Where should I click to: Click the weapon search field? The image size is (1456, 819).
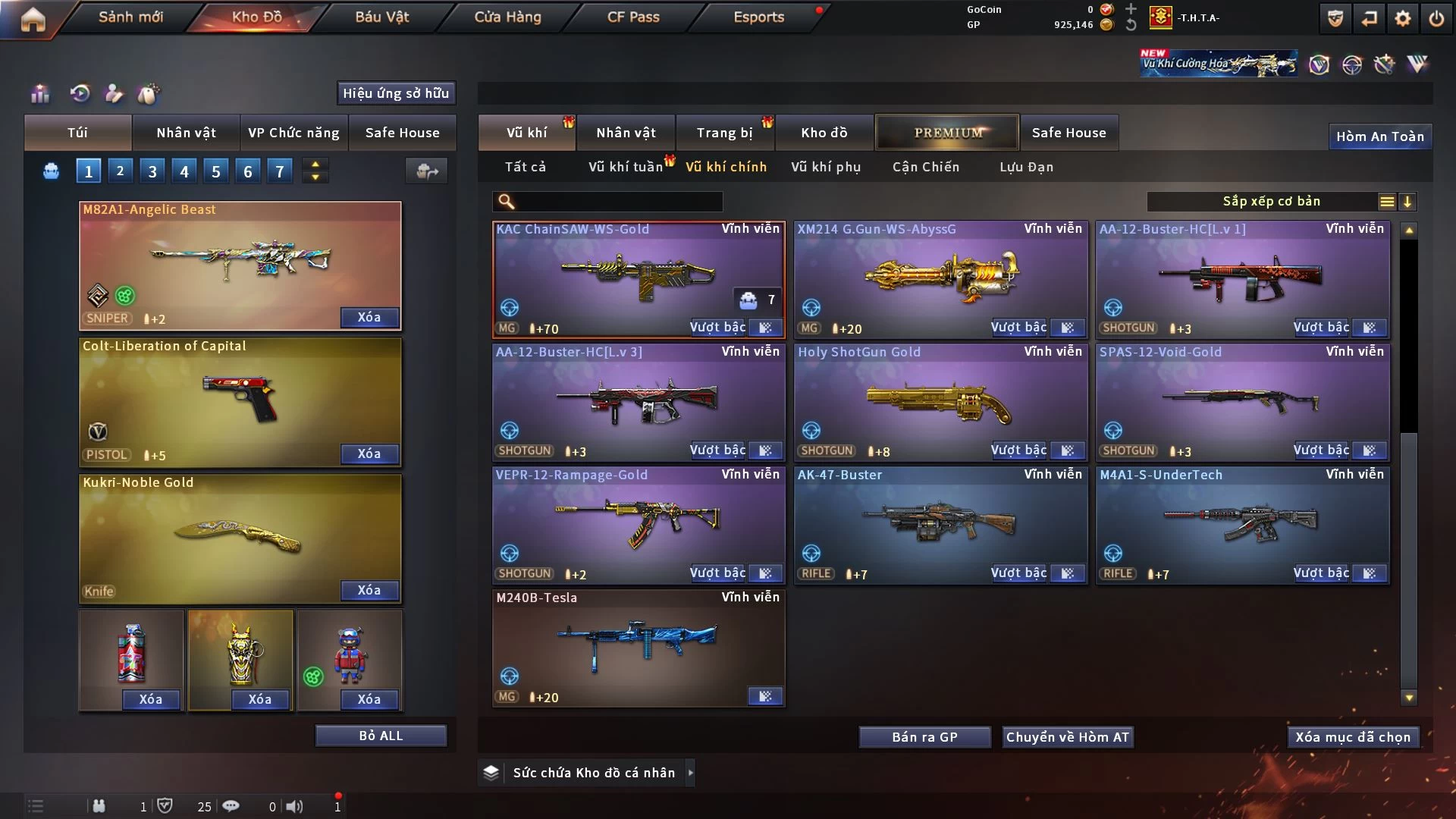coord(618,202)
